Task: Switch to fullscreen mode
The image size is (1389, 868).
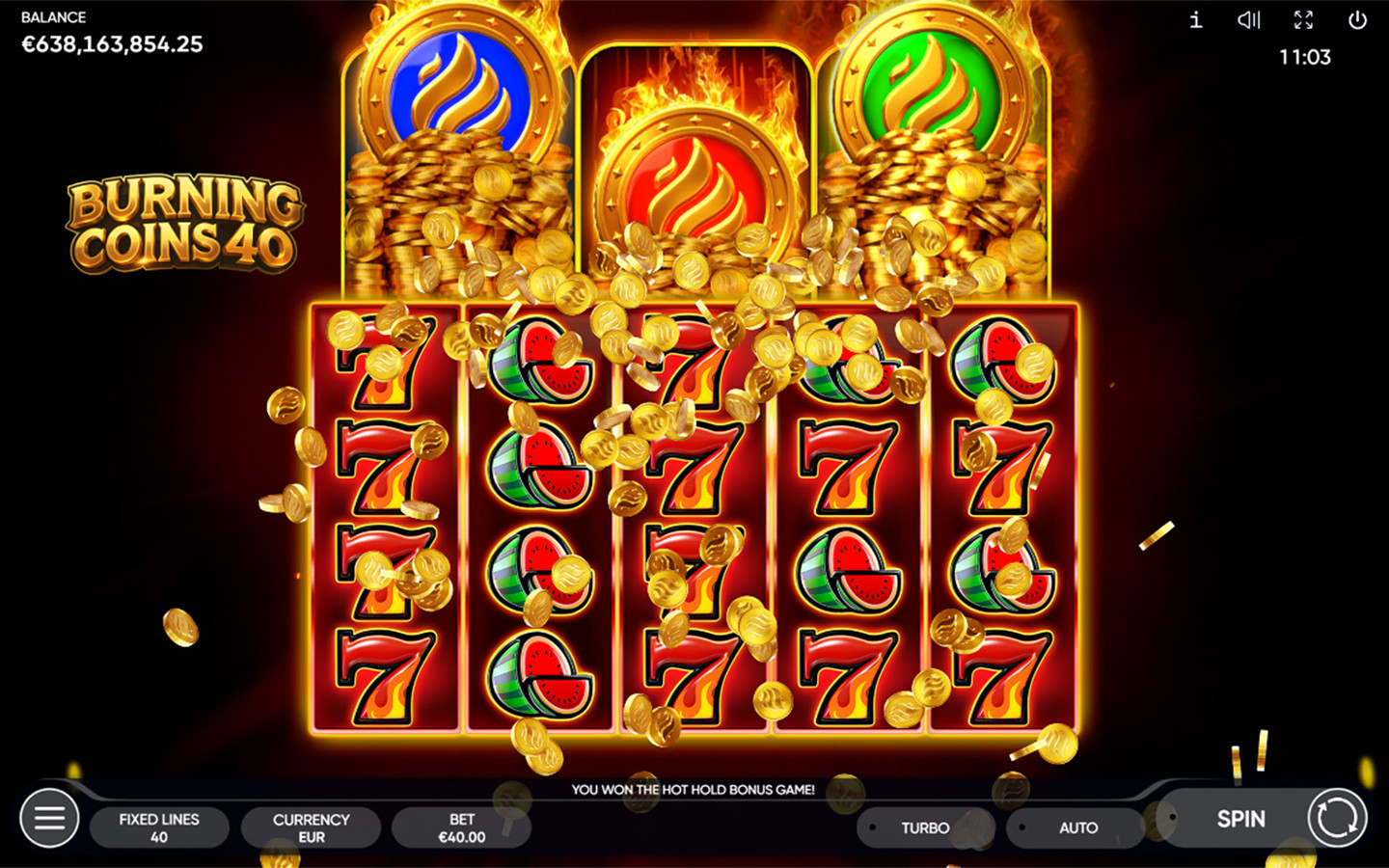Action: 1303,20
